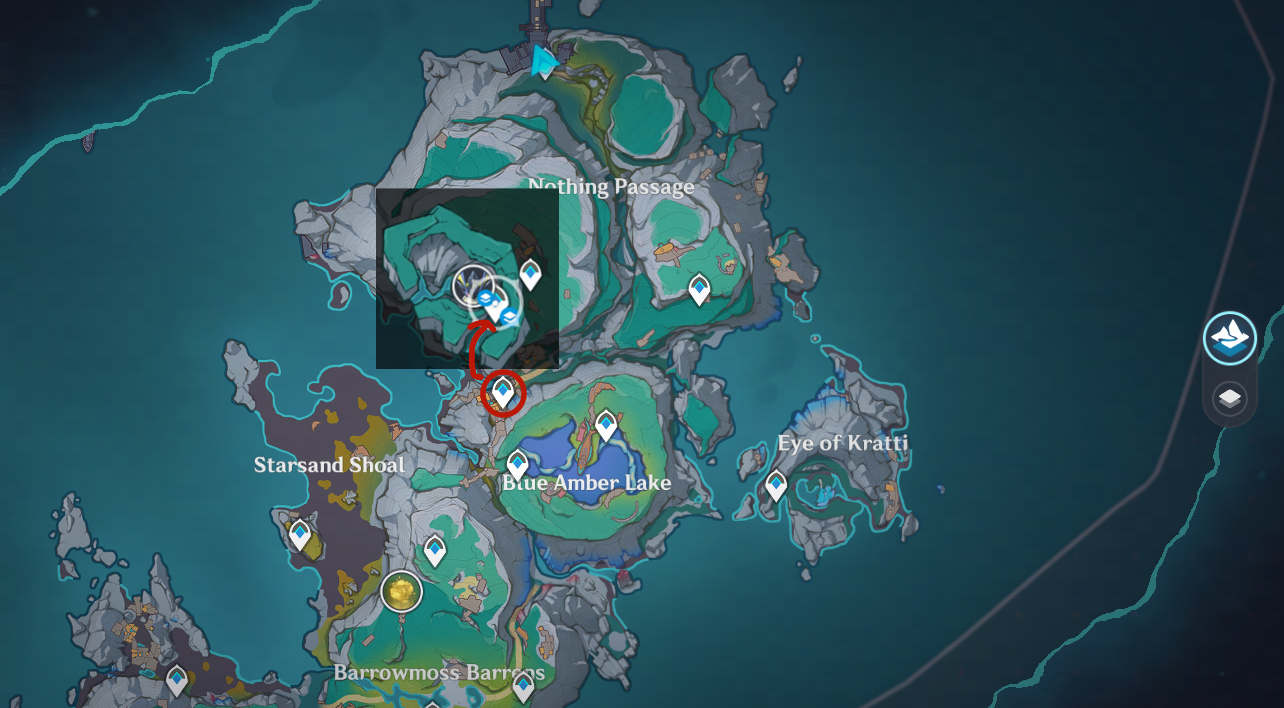The image size is (1284, 708).
Task: Select the surface terrain layer button
Action: pyautogui.click(x=1229, y=338)
